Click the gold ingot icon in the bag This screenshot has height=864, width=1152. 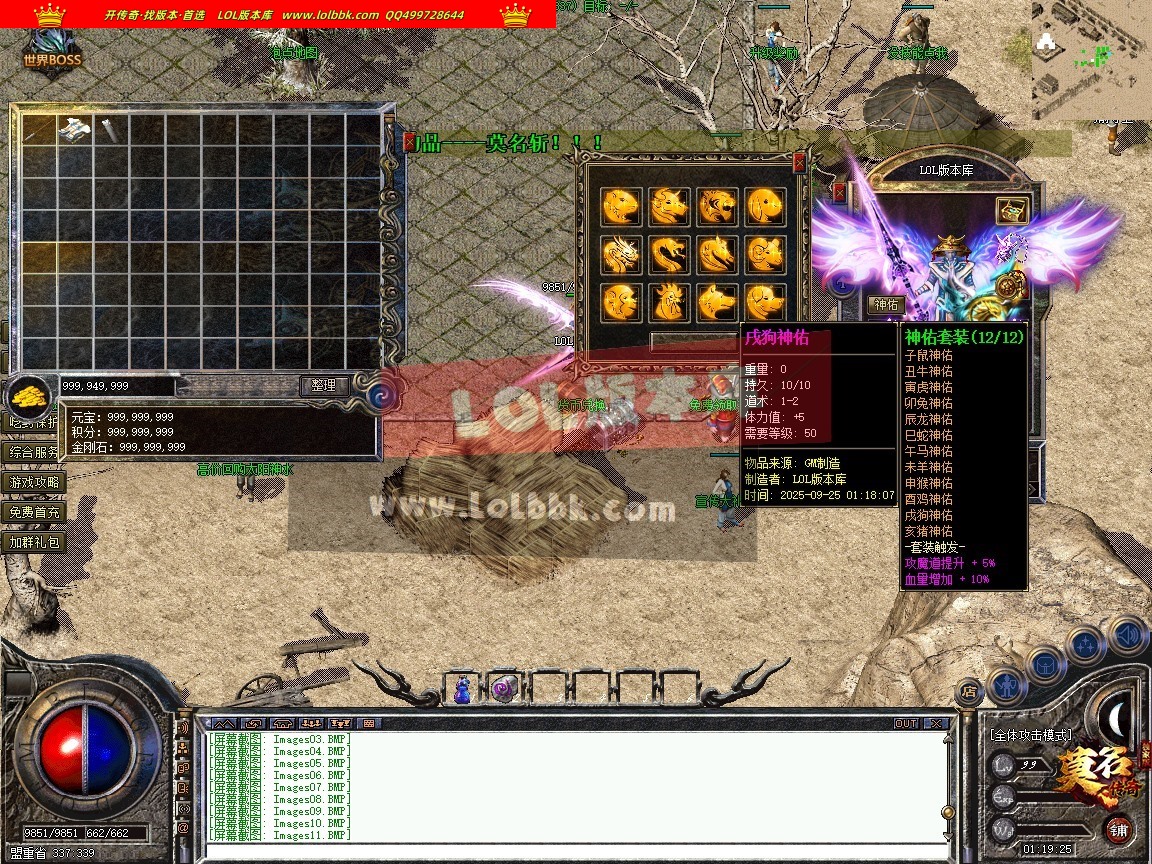click(32, 395)
